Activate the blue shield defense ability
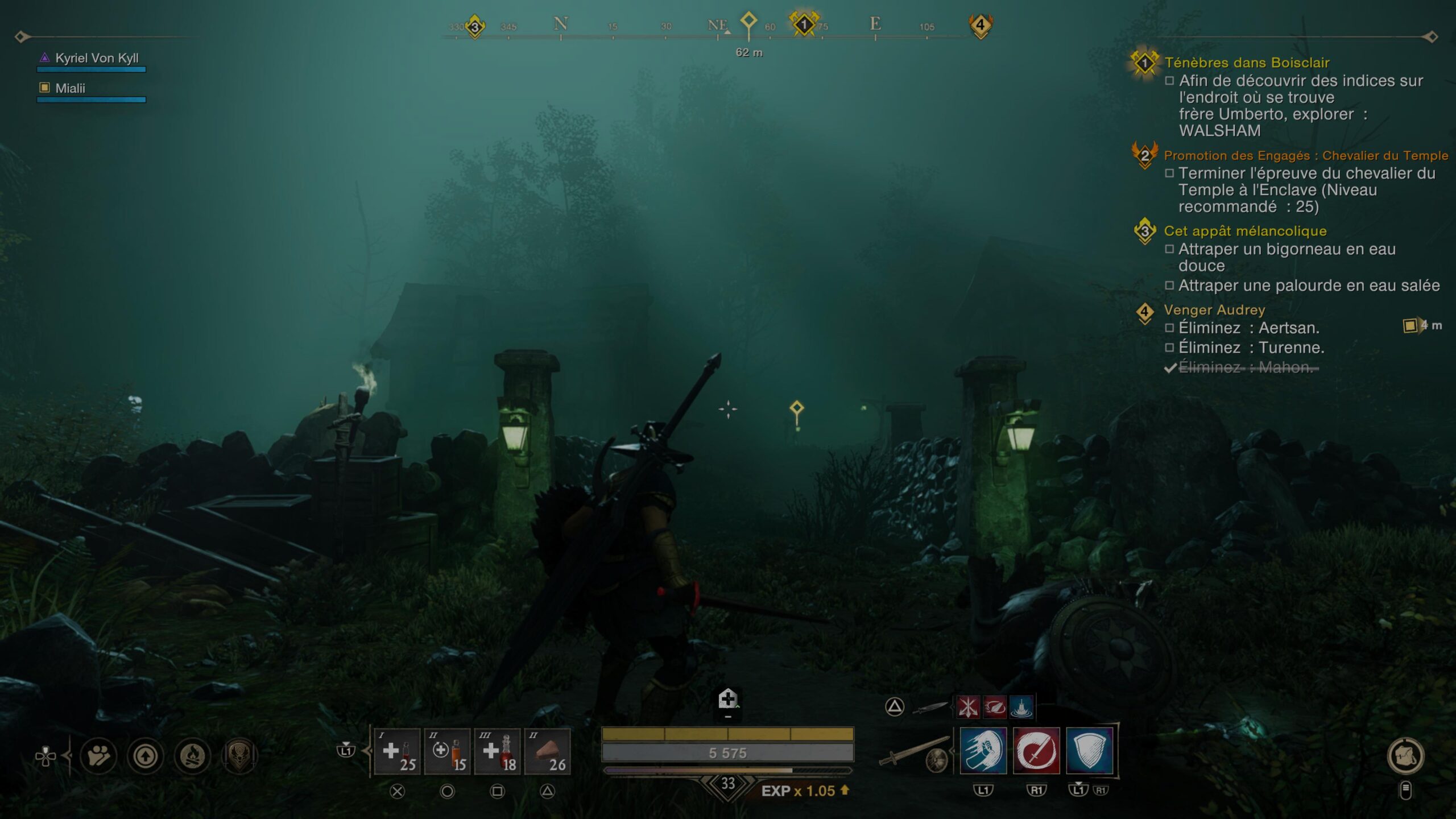 pyautogui.click(x=1089, y=751)
